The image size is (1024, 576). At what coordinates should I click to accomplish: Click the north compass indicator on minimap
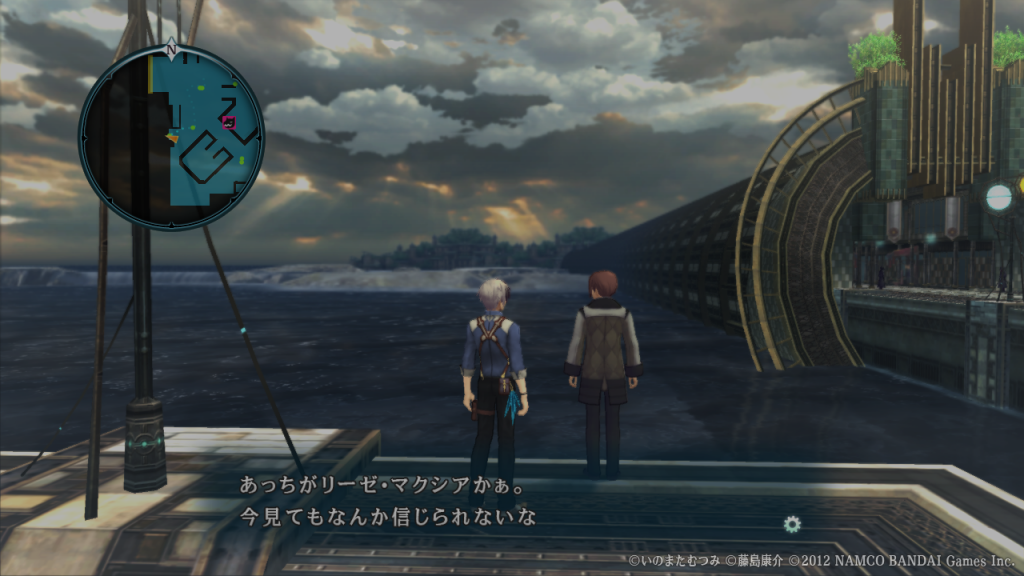pyautogui.click(x=171, y=47)
